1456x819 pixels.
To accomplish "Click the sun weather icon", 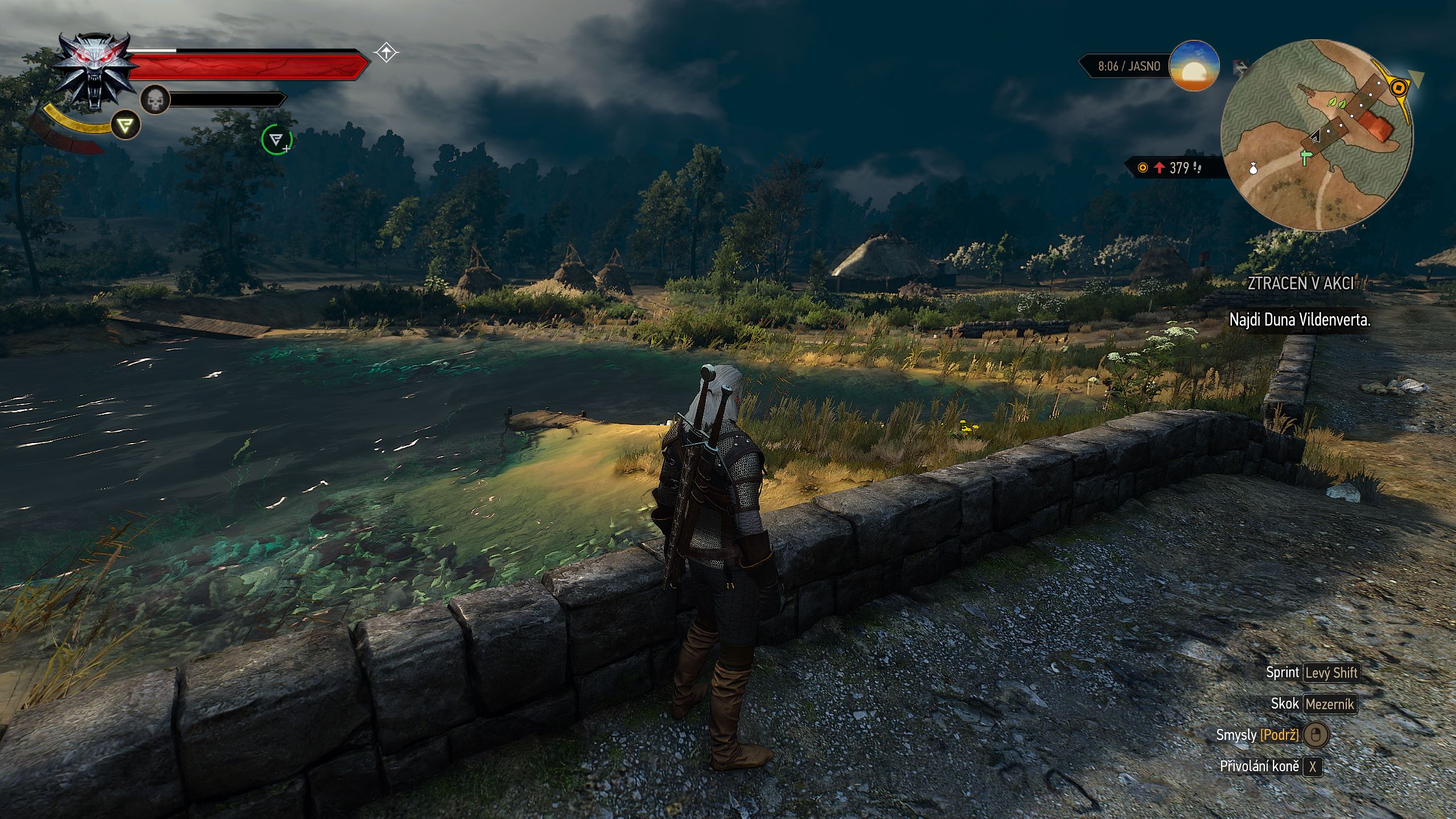I will click(x=1194, y=66).
